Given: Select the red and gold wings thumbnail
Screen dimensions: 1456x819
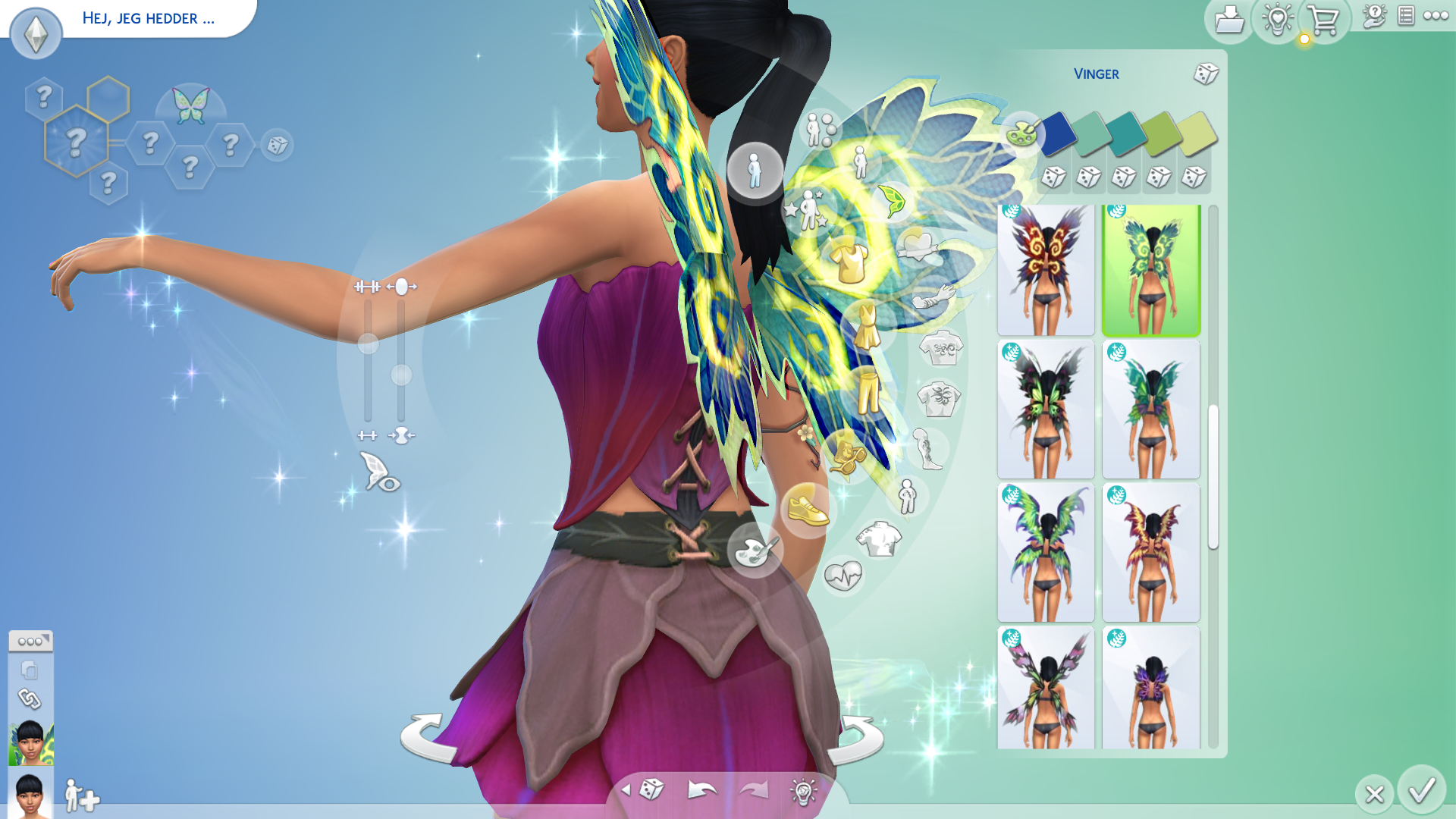Looking at the screenshot, I should click(x=1046, y=269).
